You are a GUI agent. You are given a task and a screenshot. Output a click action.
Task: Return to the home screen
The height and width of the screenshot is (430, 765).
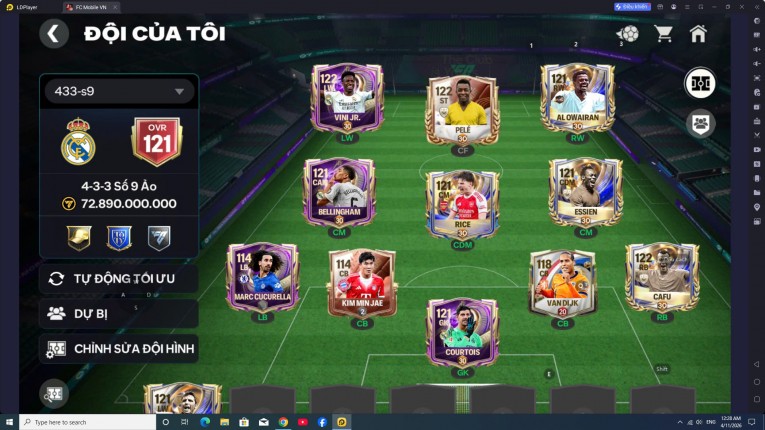pos(698,33)
